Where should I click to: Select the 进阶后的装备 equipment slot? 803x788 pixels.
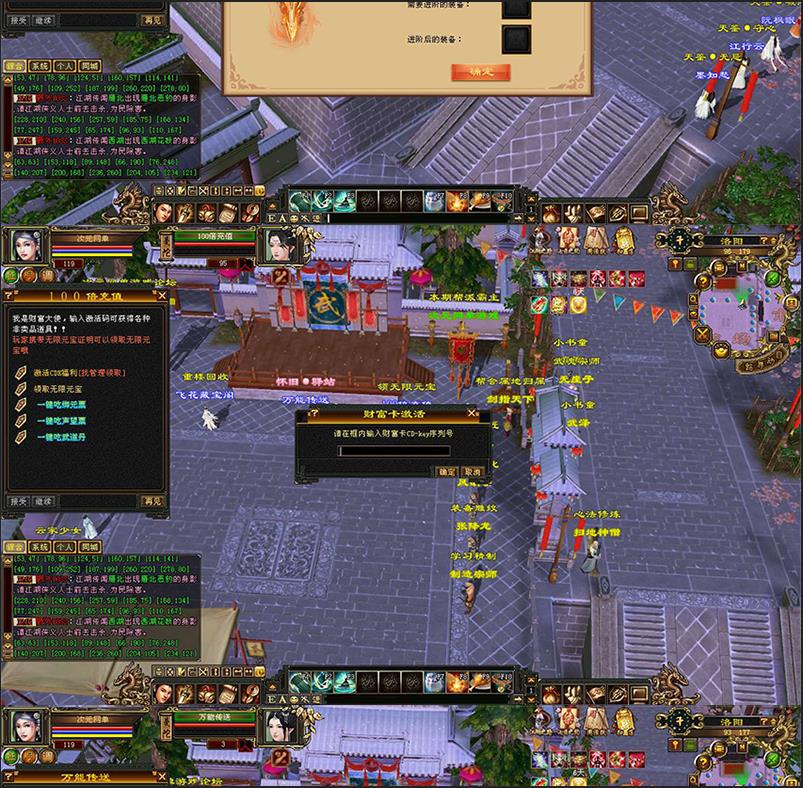pyautogui.click(x=516, y=40)
